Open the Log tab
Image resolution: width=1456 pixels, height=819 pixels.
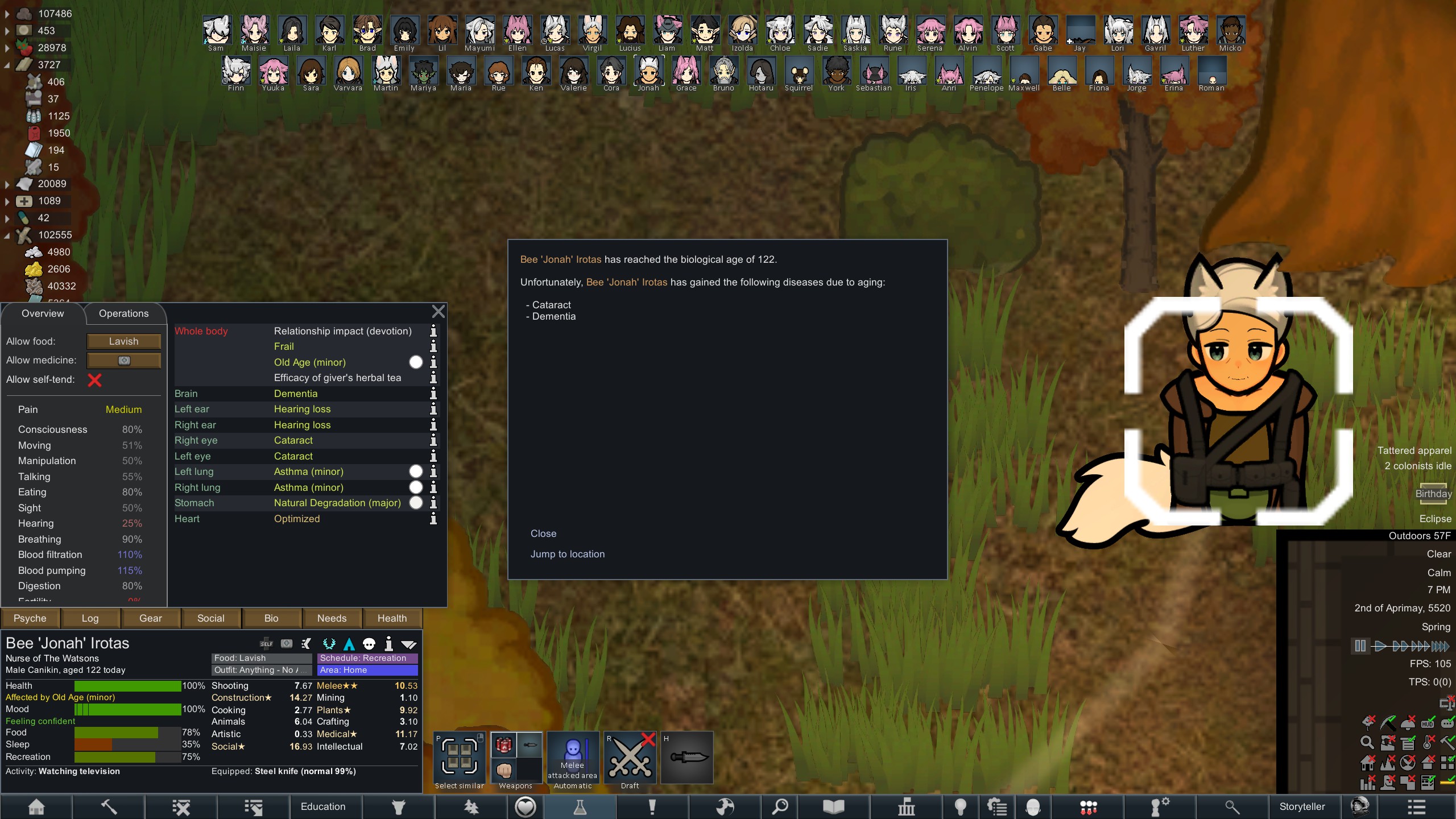90,618
